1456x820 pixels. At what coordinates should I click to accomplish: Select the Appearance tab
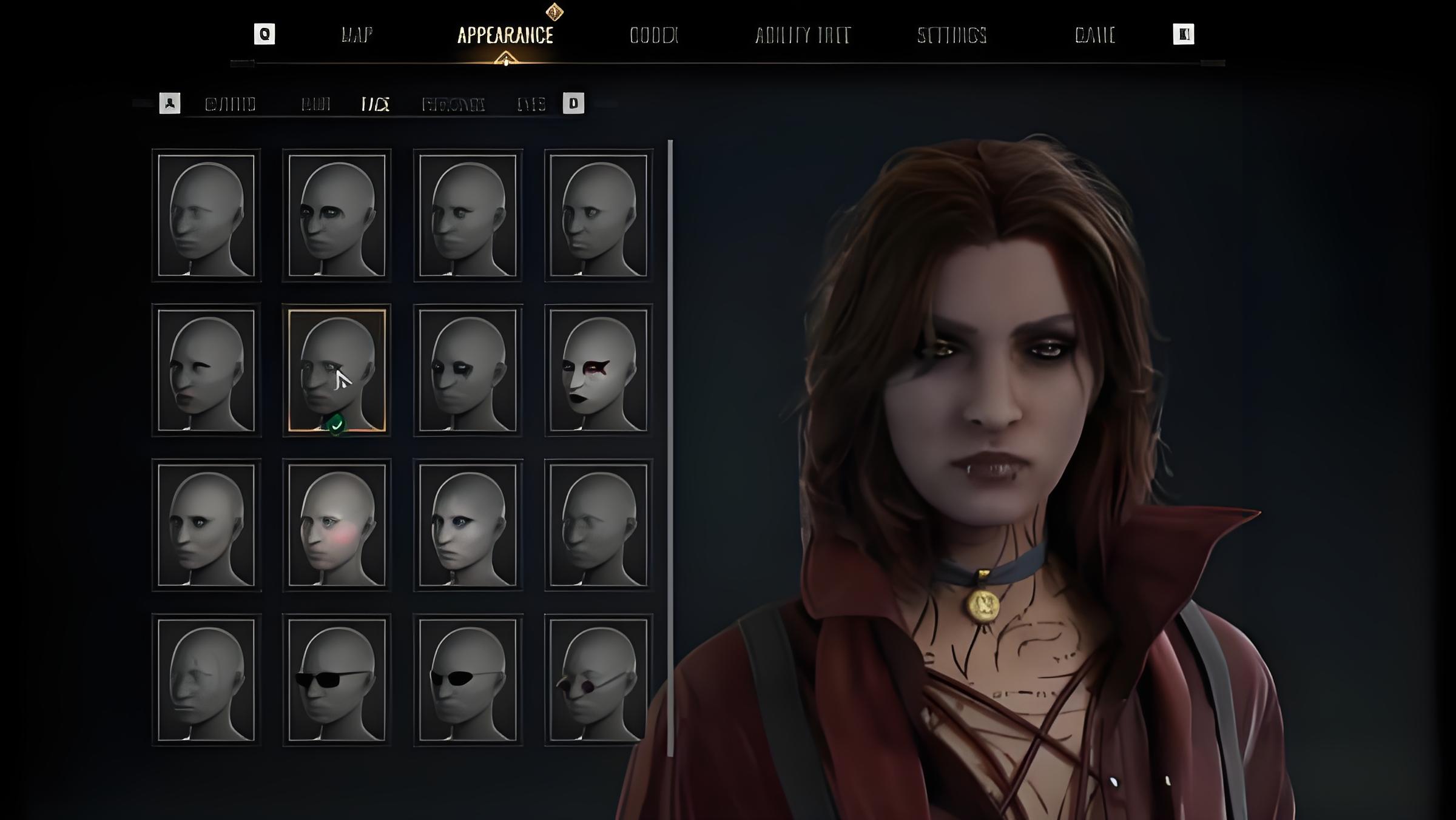coord(505,35)
